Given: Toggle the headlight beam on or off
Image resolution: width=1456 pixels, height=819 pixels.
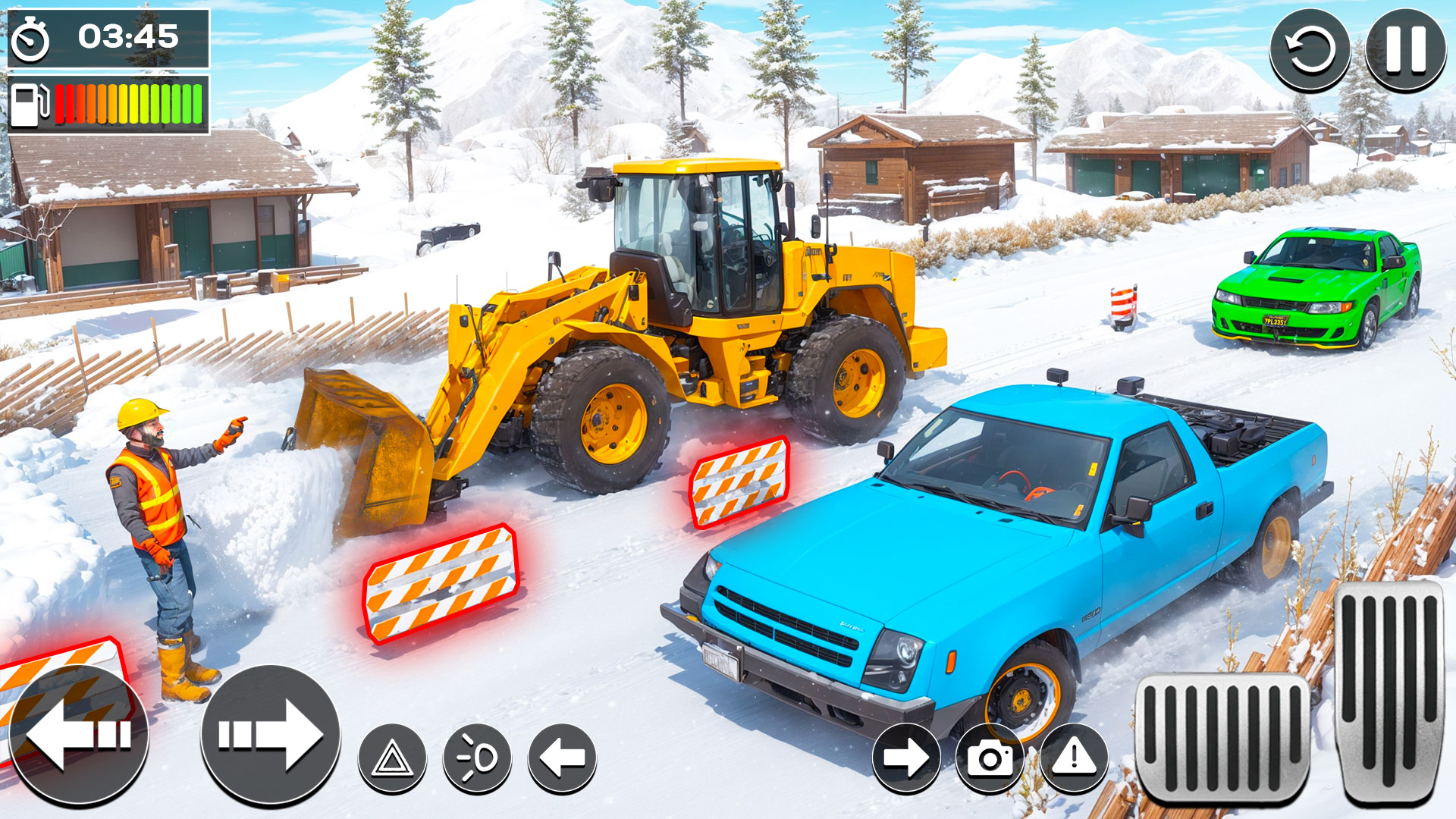Looking at the screenshot, I should click(476, 757).
